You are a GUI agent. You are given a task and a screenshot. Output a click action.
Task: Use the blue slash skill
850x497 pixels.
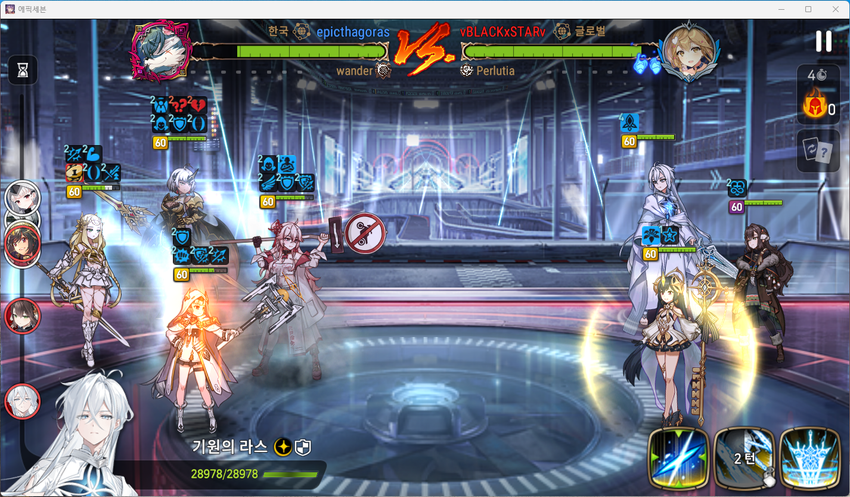(x=679, y=460)
